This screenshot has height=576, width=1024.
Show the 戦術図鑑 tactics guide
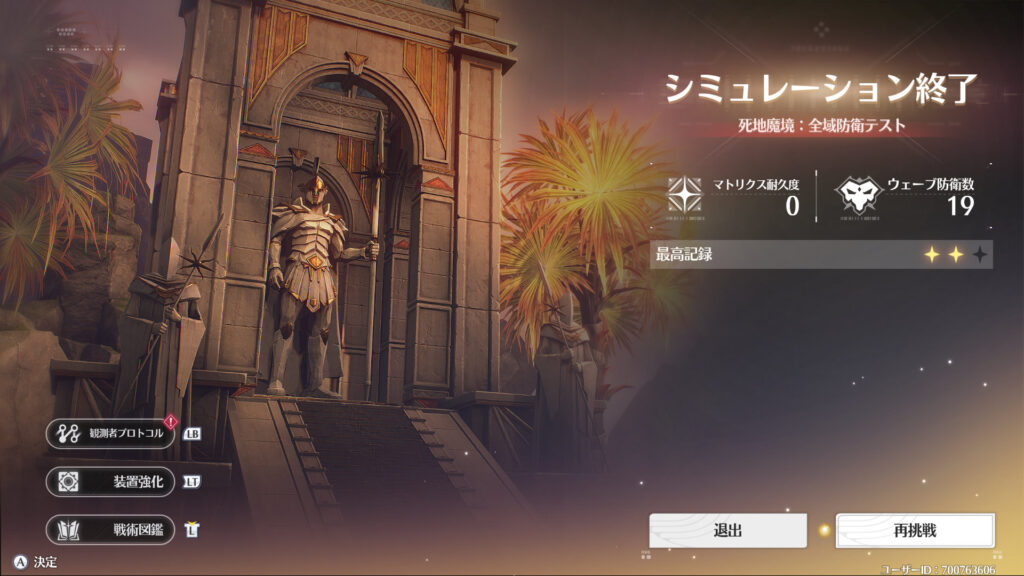pyautogui.click(x=111, y=529)
